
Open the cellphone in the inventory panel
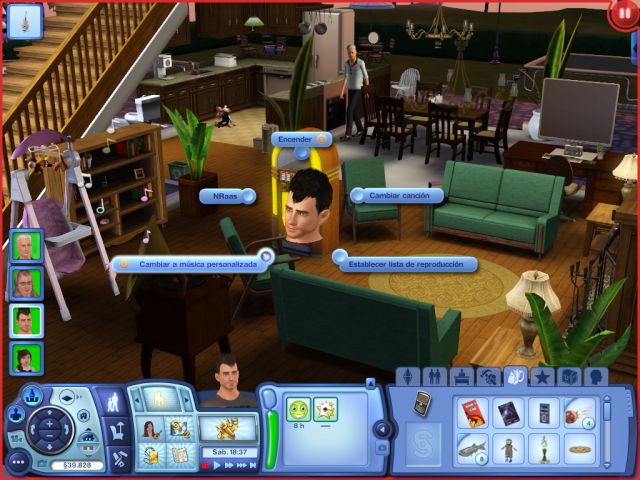[x=422, y=403]
